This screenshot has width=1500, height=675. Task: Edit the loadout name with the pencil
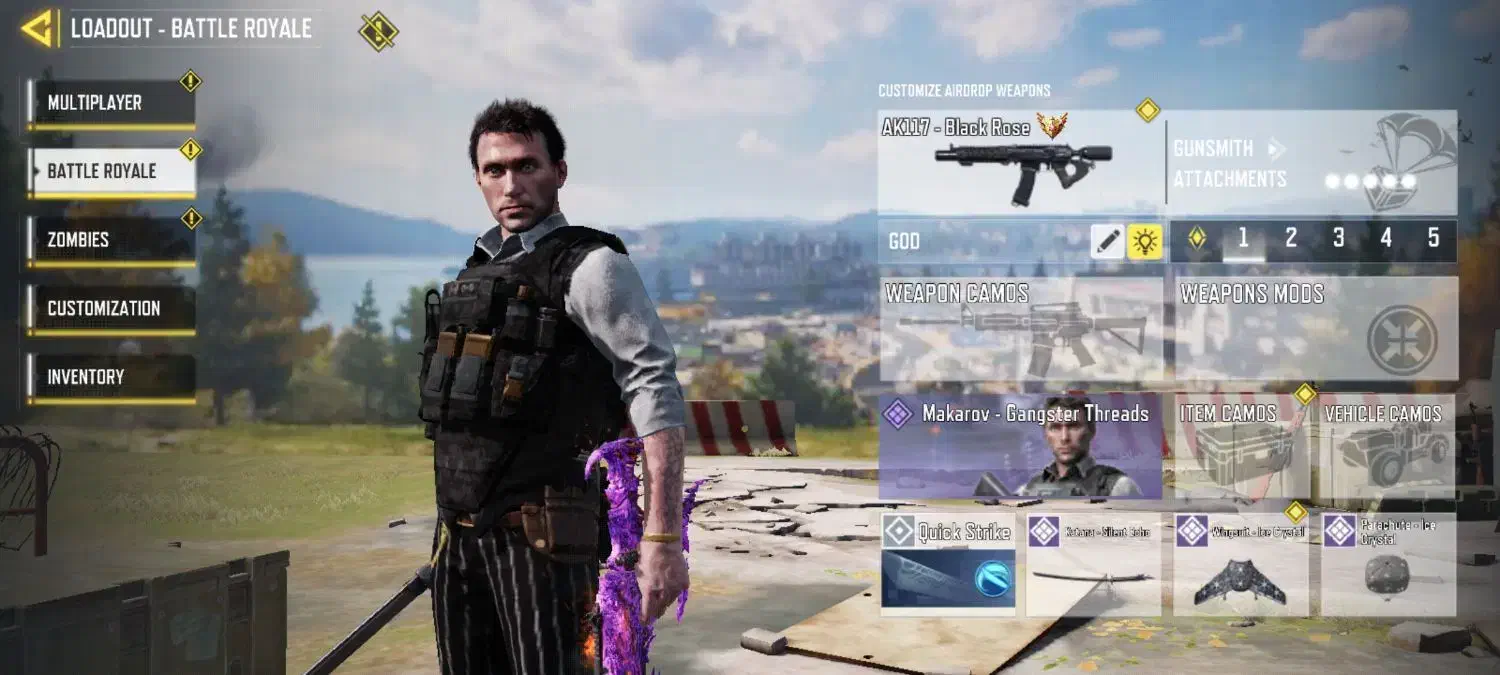[1107, 241]
